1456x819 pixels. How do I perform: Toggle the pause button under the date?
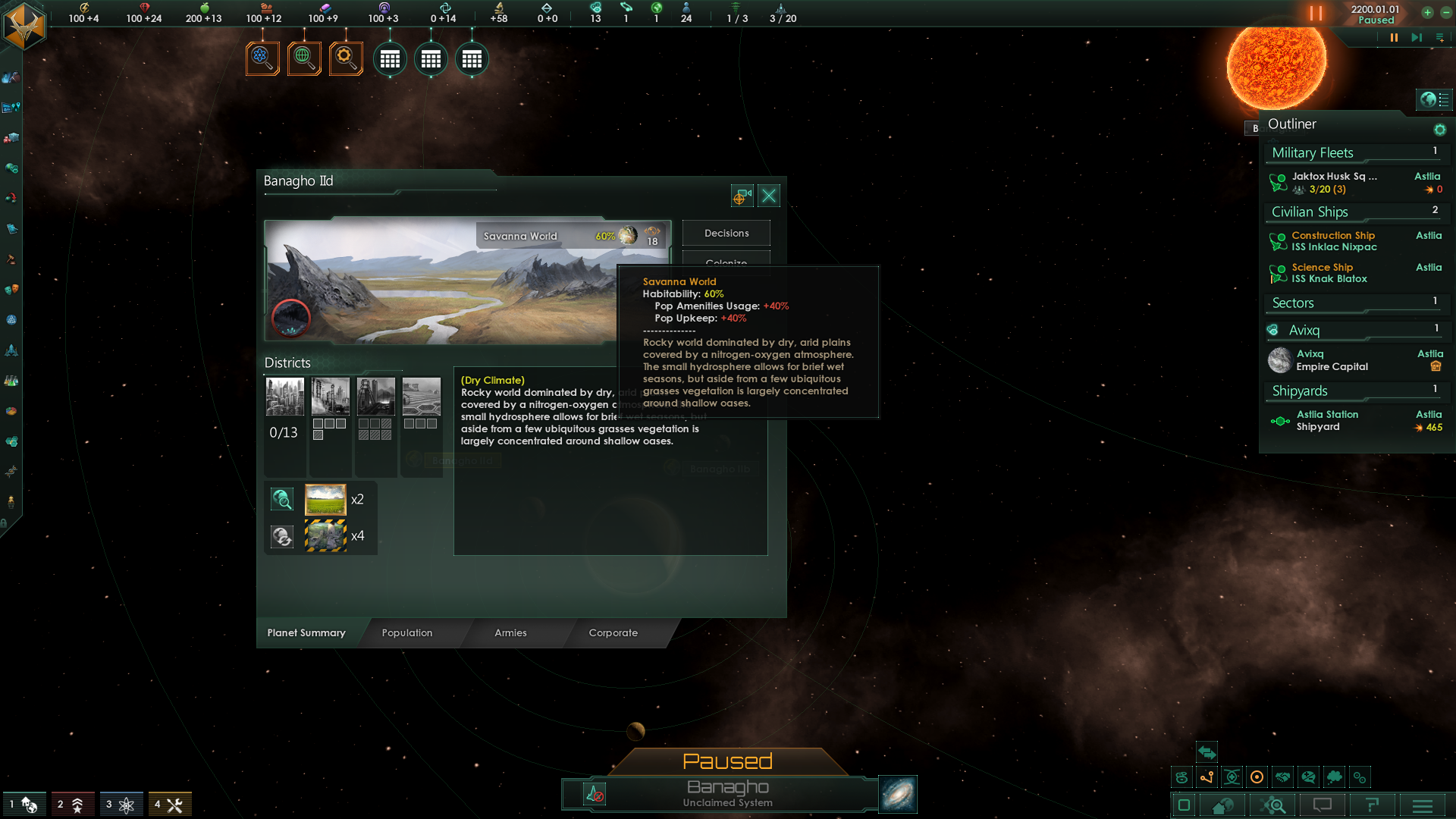[x=1394, y=38]
